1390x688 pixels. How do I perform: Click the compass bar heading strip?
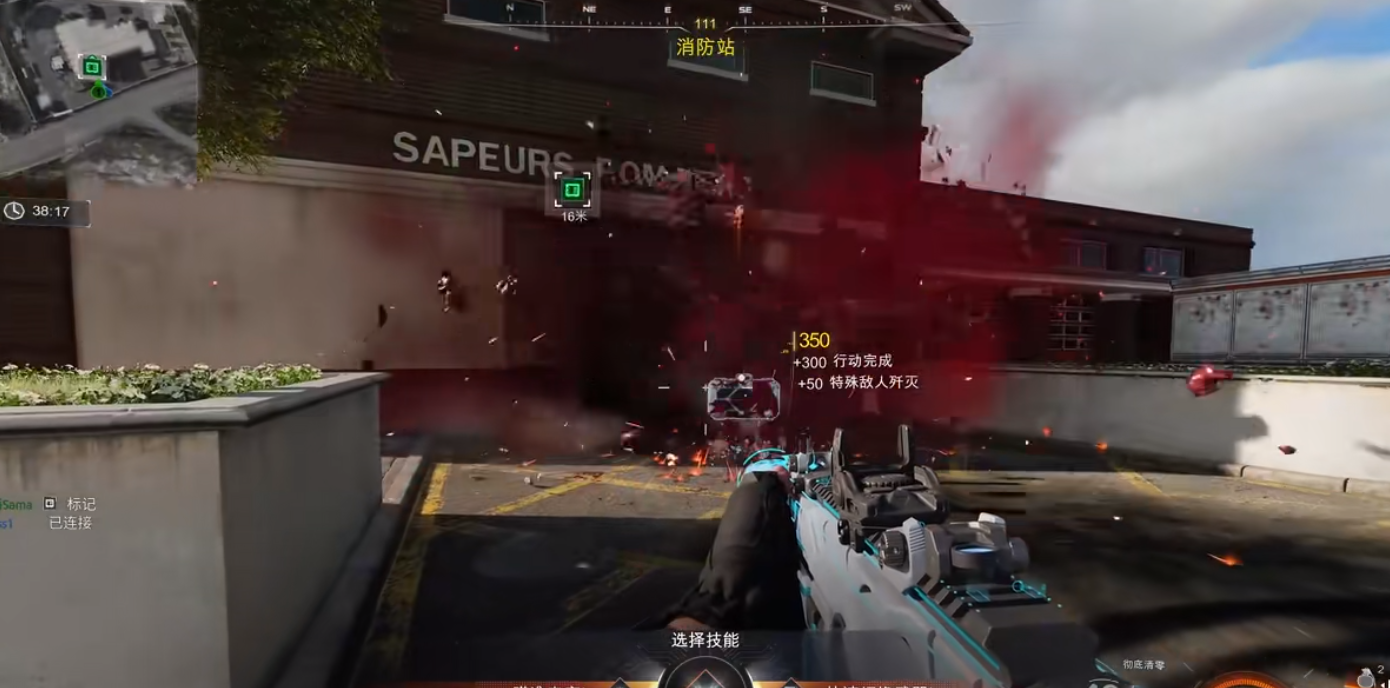(705, 10)
